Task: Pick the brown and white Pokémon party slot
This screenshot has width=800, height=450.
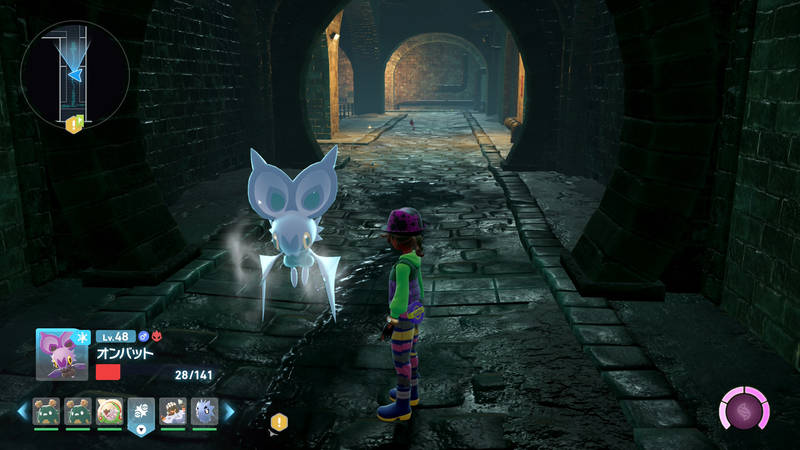Action: coord(173,410)
